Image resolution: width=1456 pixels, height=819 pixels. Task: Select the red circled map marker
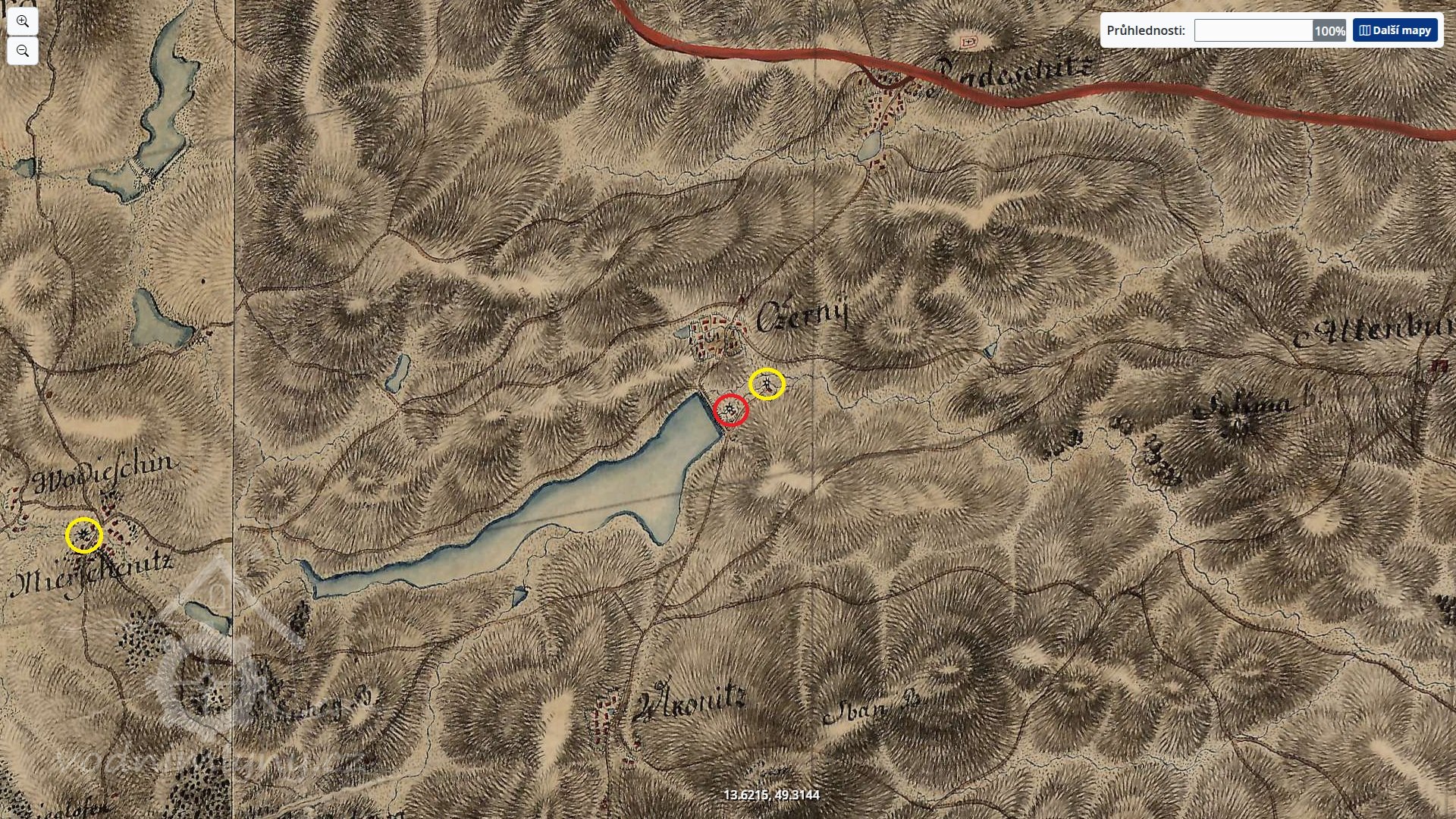(x=731, y=410)
